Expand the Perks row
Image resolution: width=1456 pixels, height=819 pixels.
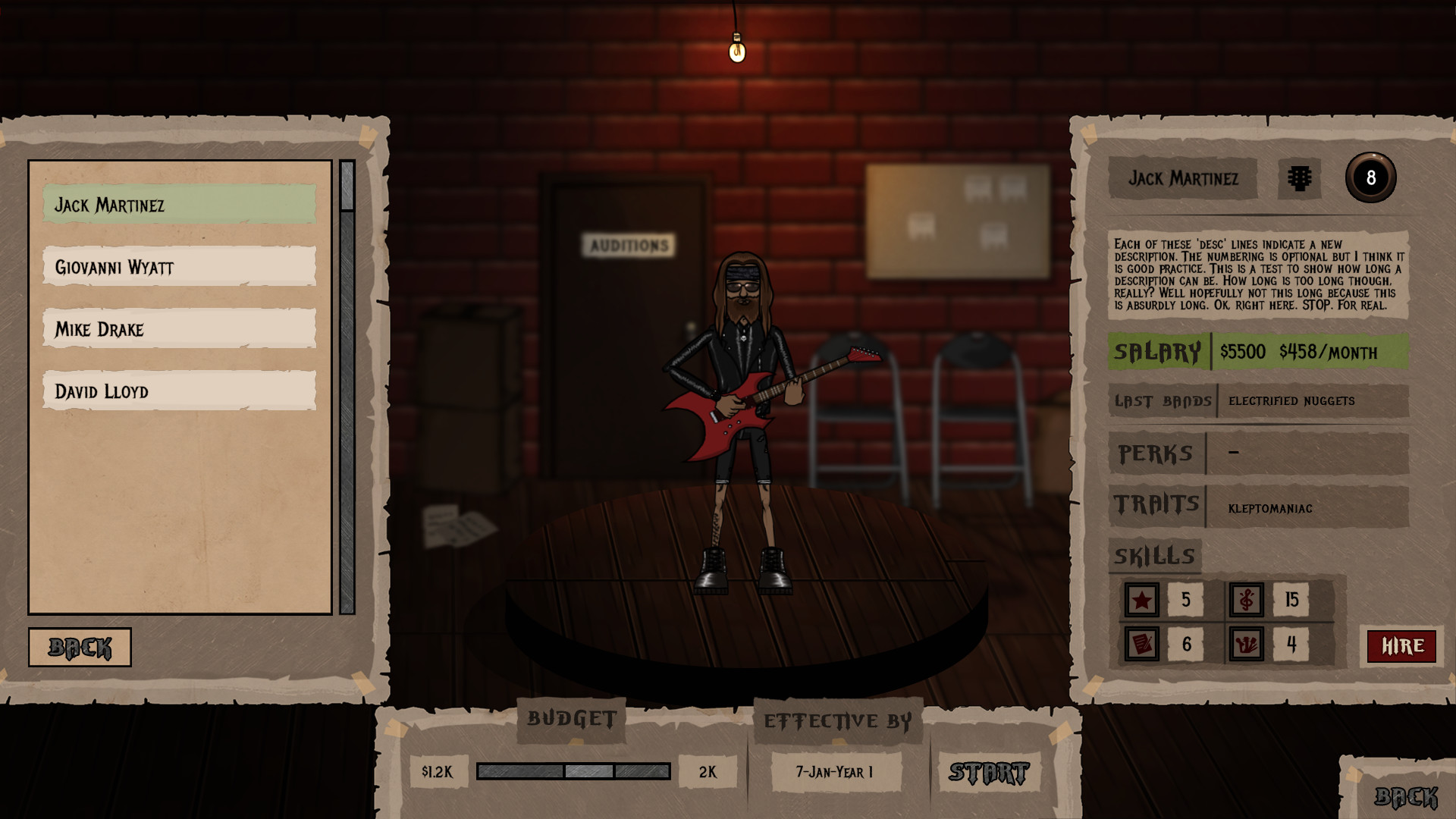click(x=1156, y=453)
